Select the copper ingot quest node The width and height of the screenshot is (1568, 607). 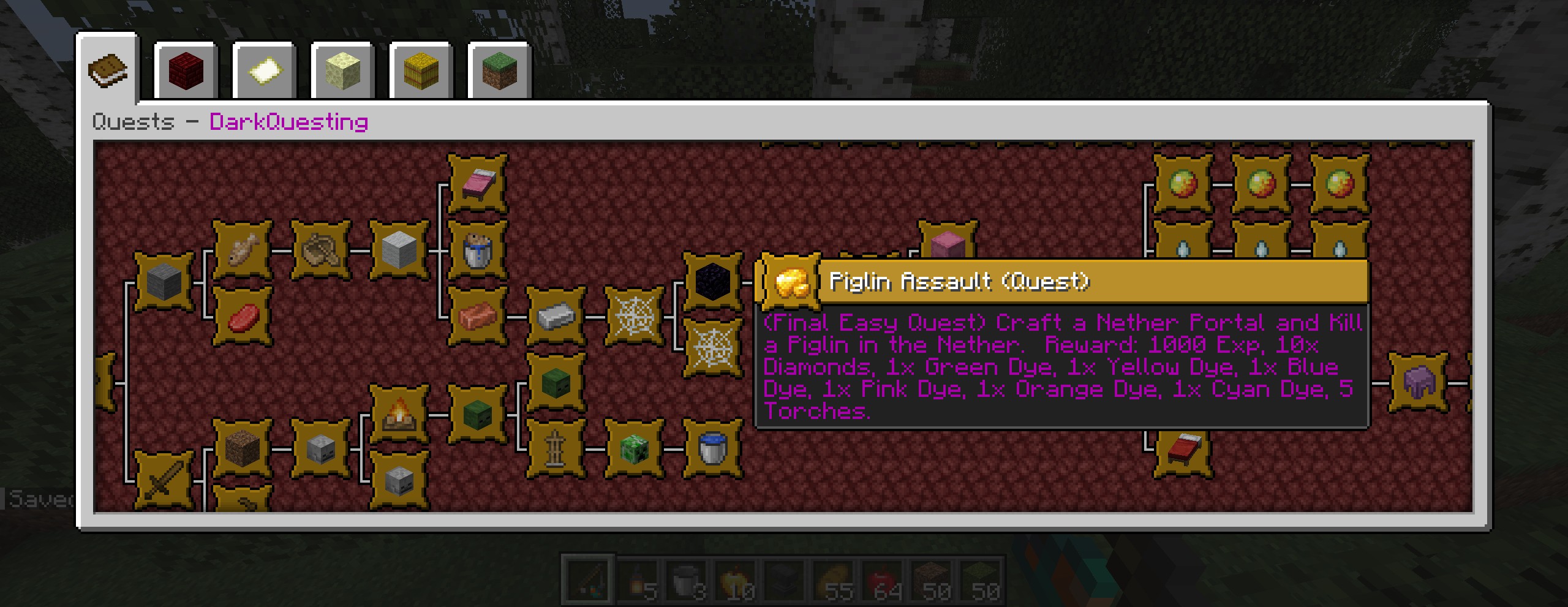tap(478, 317)
